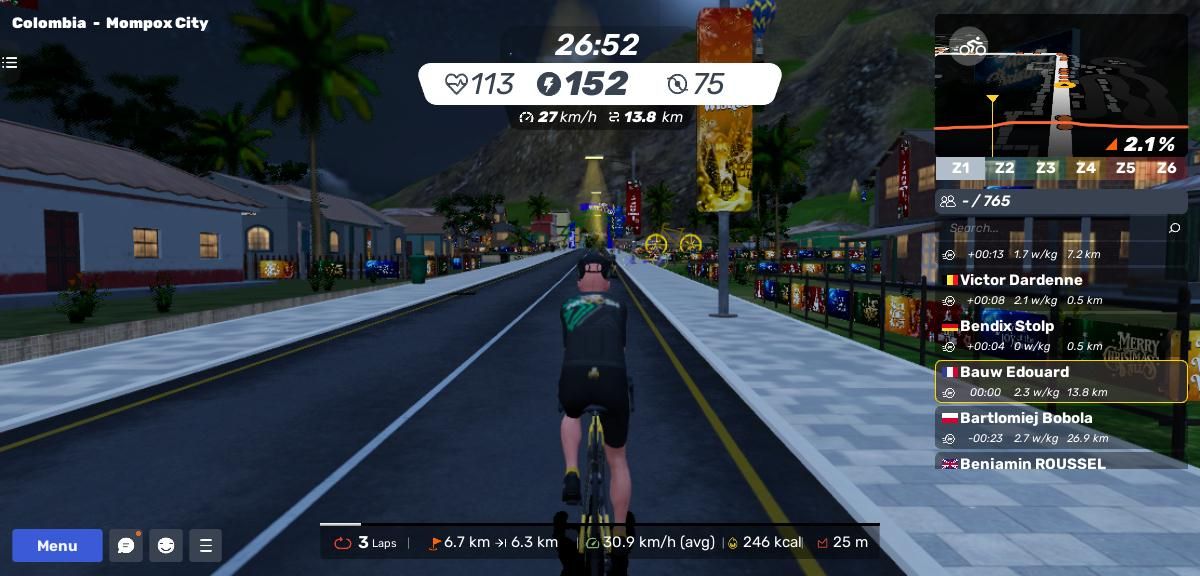1200x576 pixels.
Task: Click the Z1 power zone segment
Action: [x=960, y=168]
